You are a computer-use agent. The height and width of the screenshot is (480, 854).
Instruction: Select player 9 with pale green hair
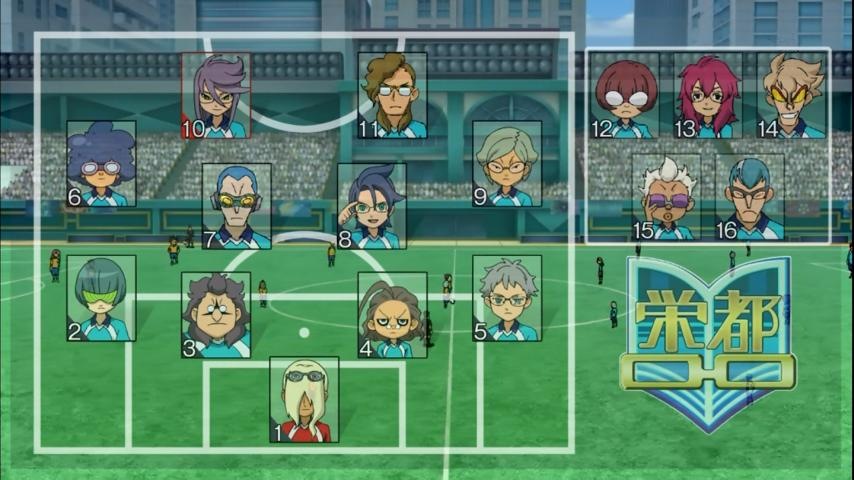coord(507,164)
